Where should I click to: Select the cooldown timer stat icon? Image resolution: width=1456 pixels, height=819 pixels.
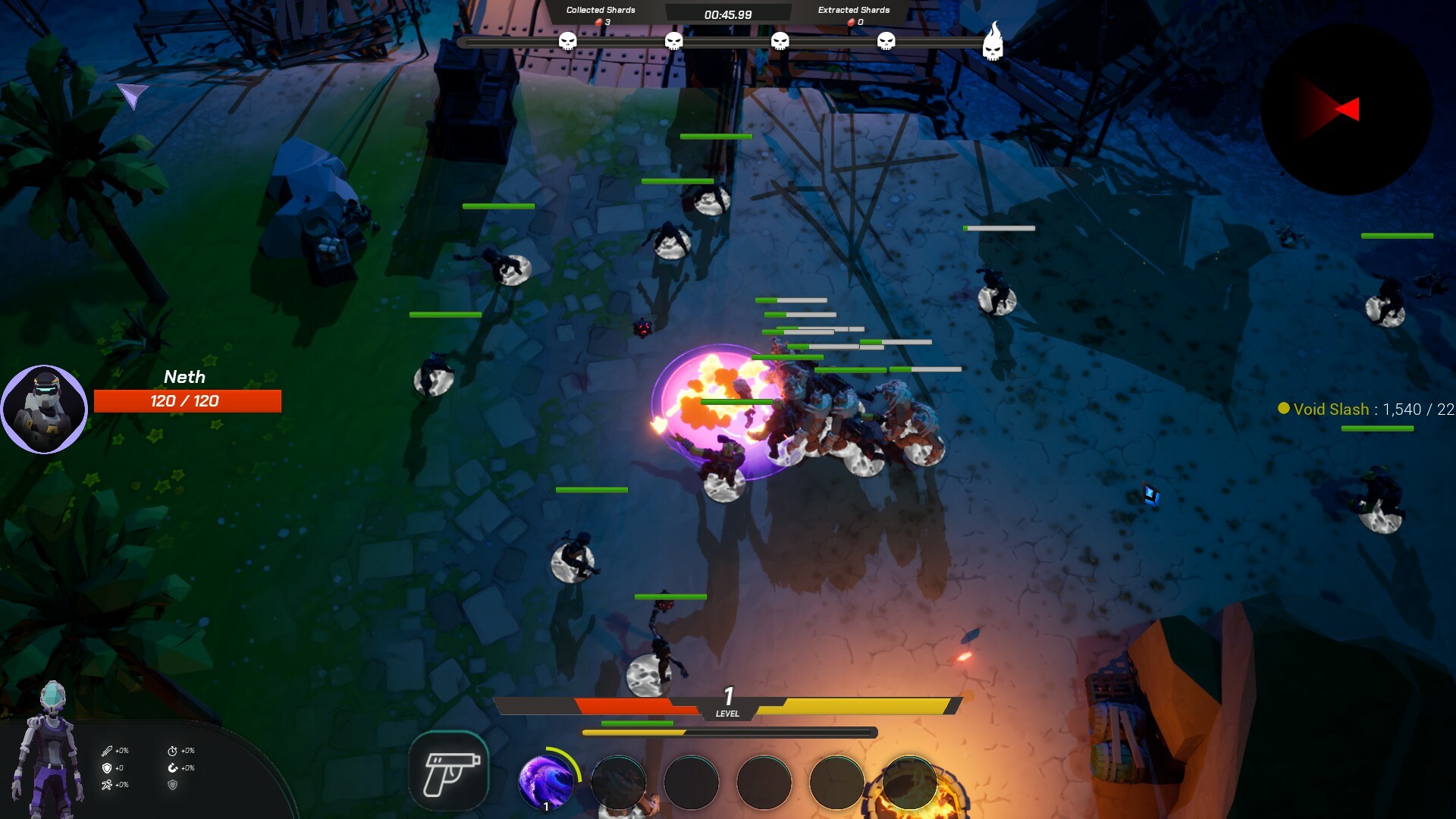tap(173, 751)
